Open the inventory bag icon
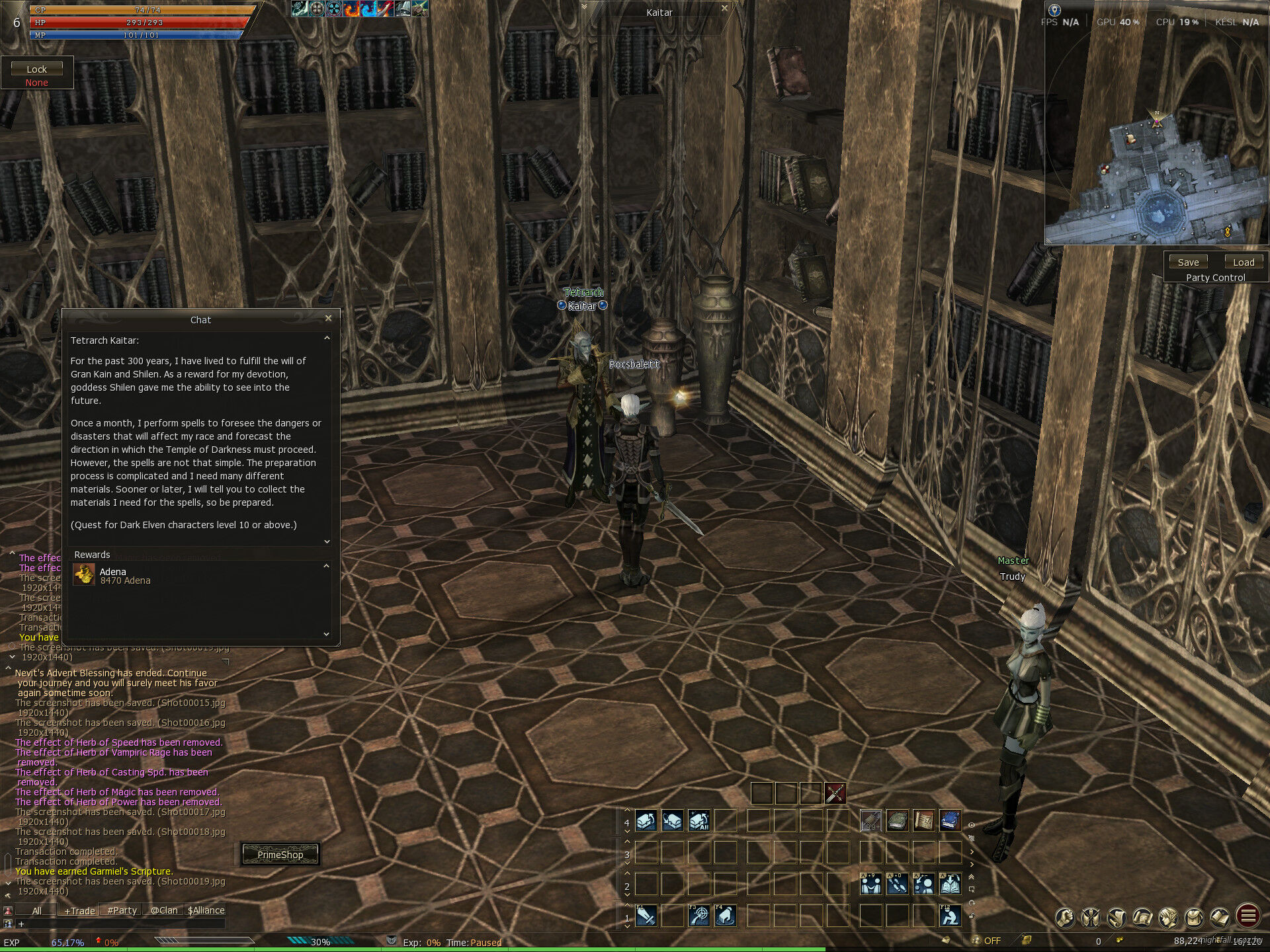Viewport: 1270px width, 952px height. (1195, 917)
